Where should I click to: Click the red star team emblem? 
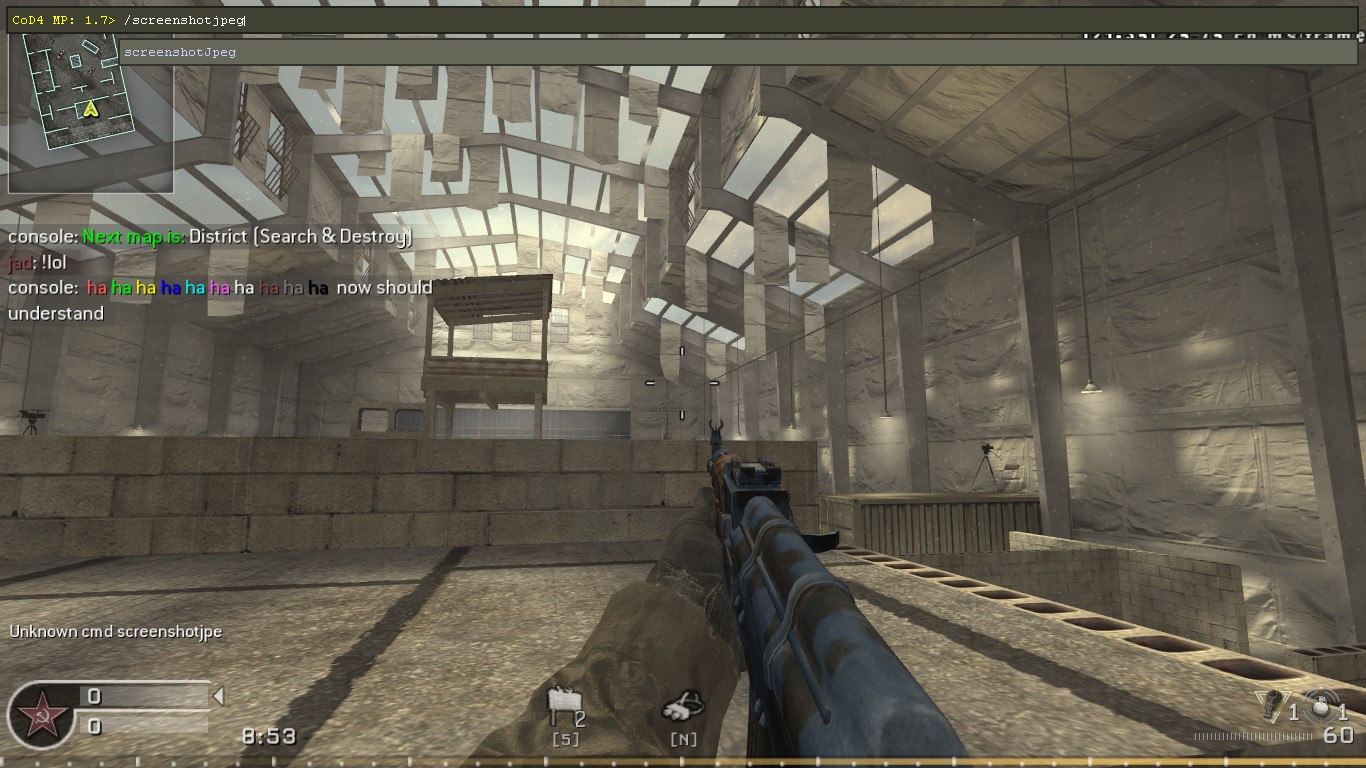(x=41, y=716)
